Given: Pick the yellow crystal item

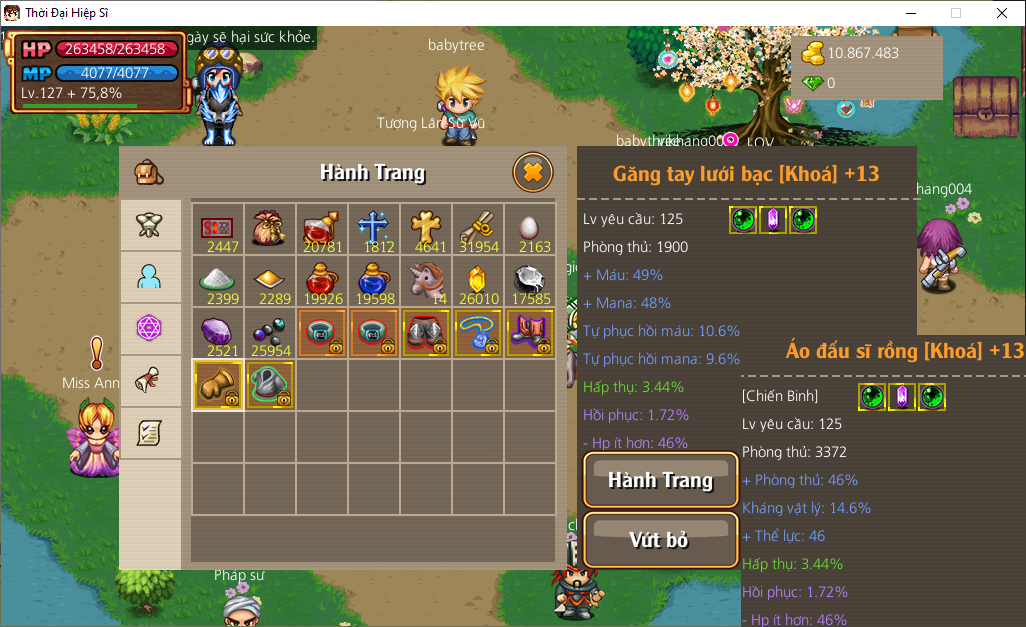Looking at the screenshot, I should (477, 281).
